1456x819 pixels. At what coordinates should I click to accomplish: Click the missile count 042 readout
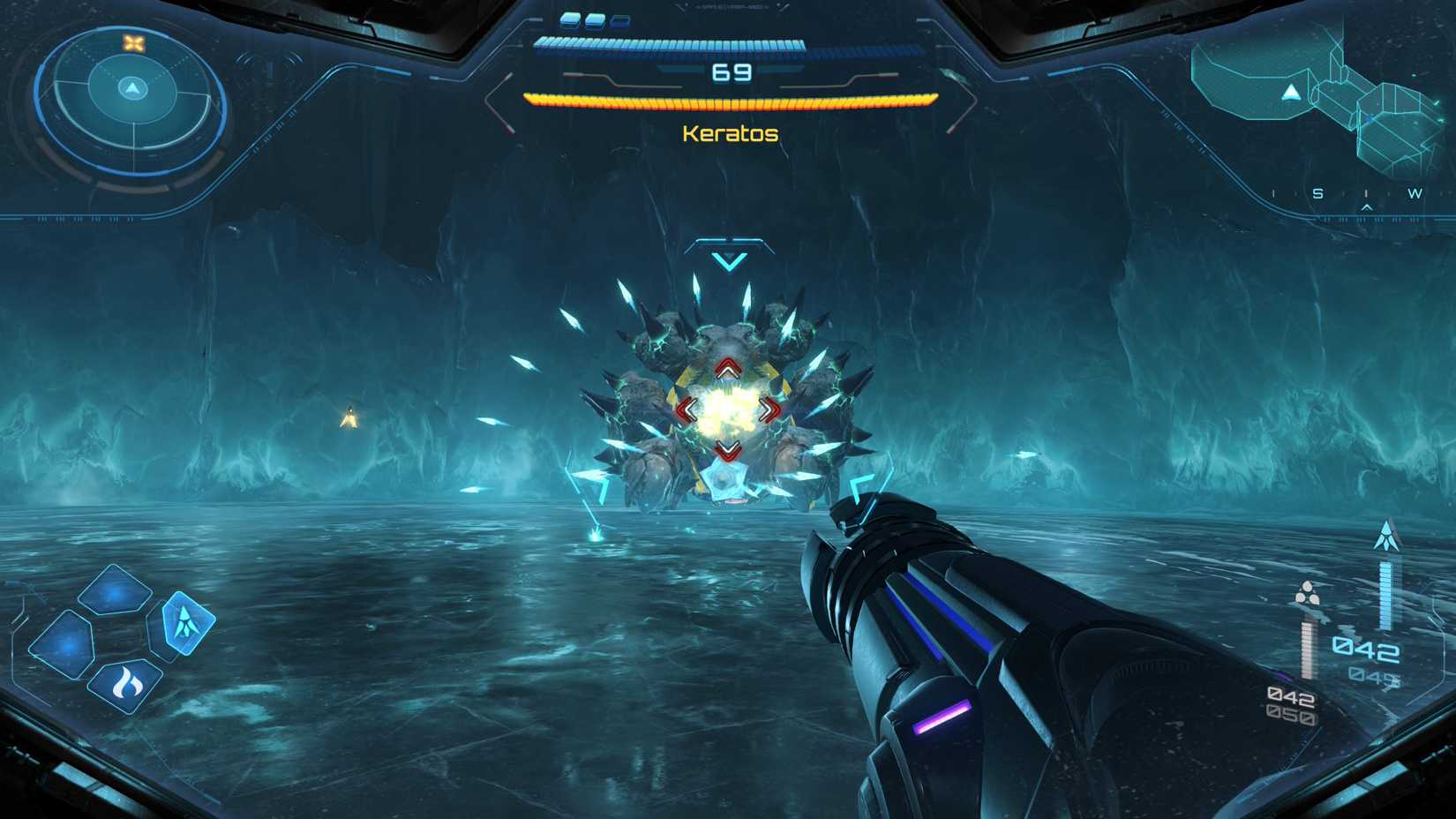point(1364,647)
